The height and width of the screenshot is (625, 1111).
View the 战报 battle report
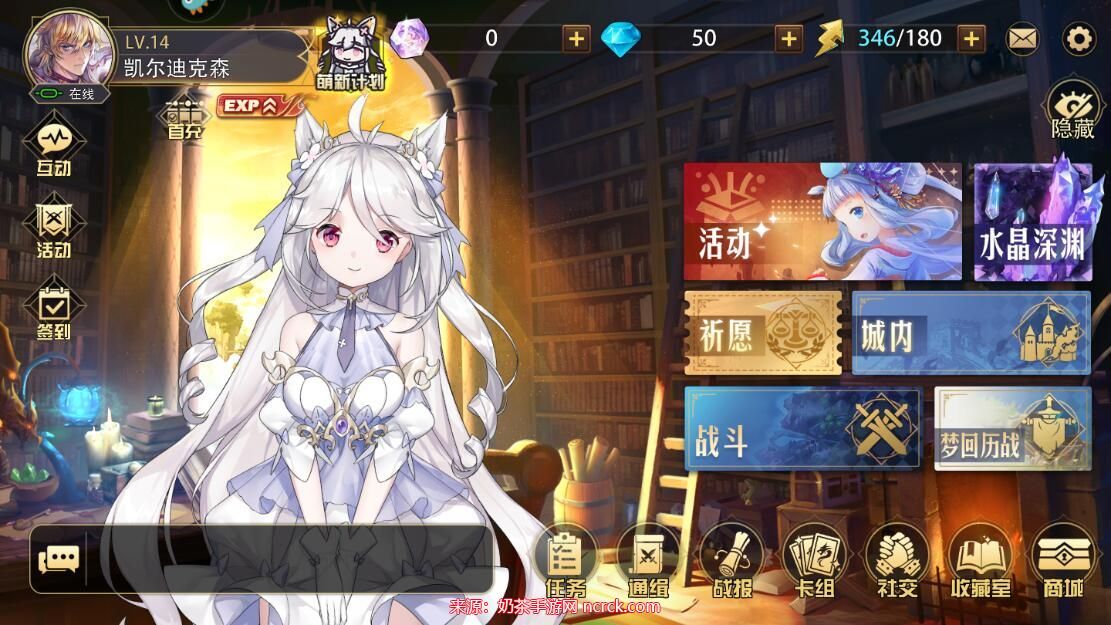[732, 561]
